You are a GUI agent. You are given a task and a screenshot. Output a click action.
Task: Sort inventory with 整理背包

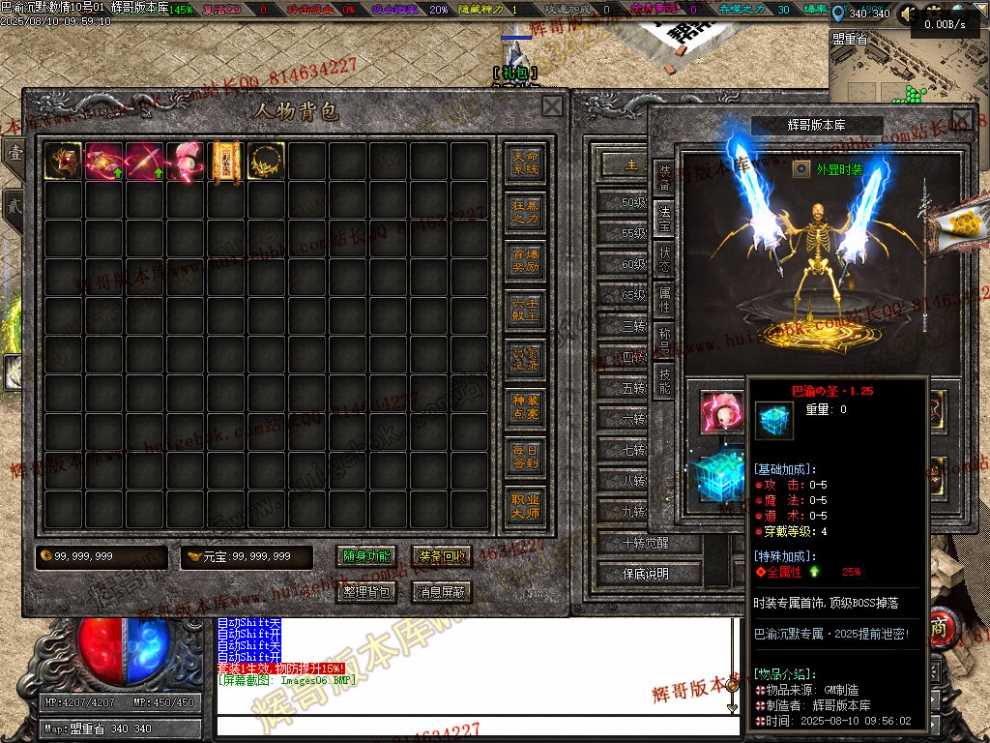tap(367, 592)
